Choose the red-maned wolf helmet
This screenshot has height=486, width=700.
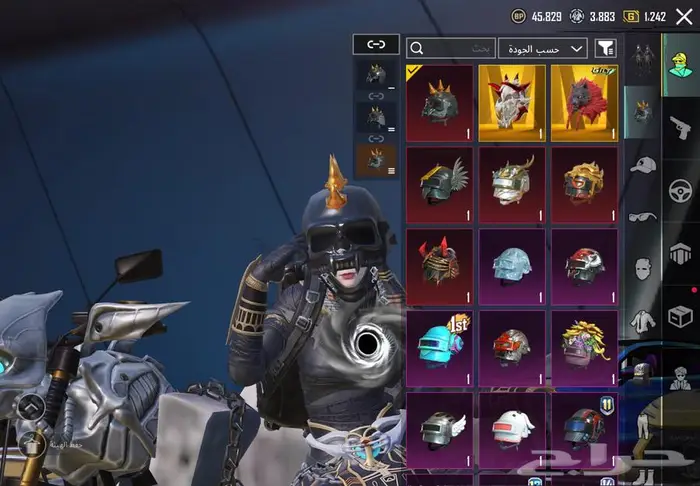[584, 103]
